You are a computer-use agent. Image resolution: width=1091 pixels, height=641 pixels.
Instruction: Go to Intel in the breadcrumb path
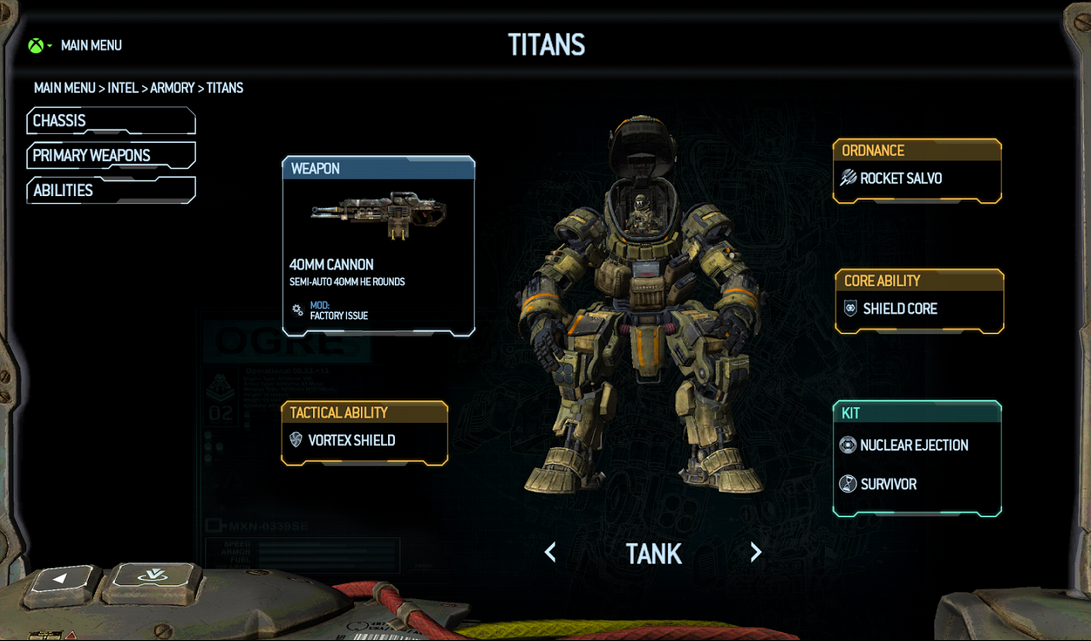[x=123, y=88]
